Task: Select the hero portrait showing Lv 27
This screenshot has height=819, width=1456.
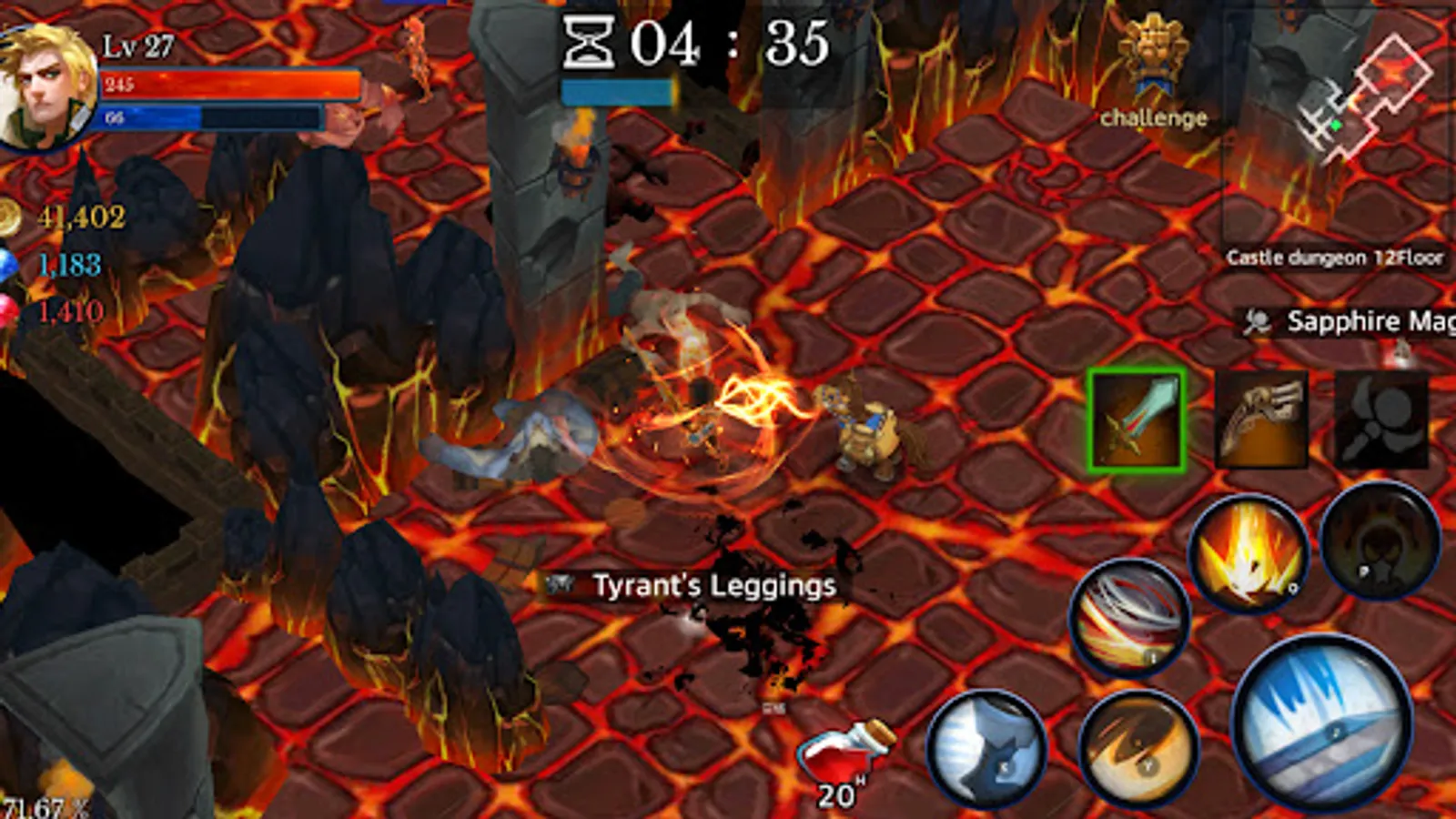Action: (x=47, y=86)
